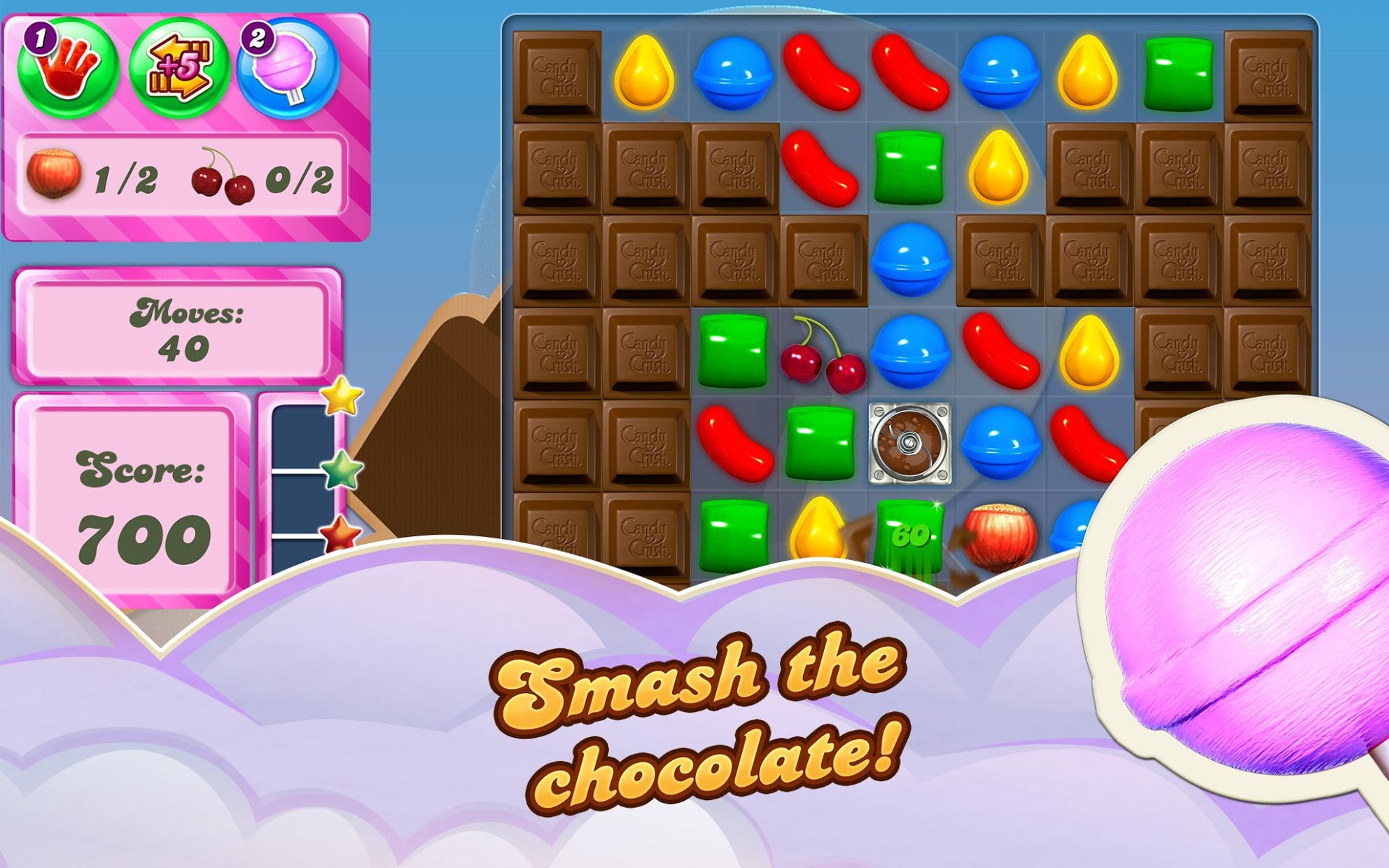The width and height of the screenshot is (1389, 868).
Task: Use the lollipop hammer booster
Action: click(x=287, y=70)
